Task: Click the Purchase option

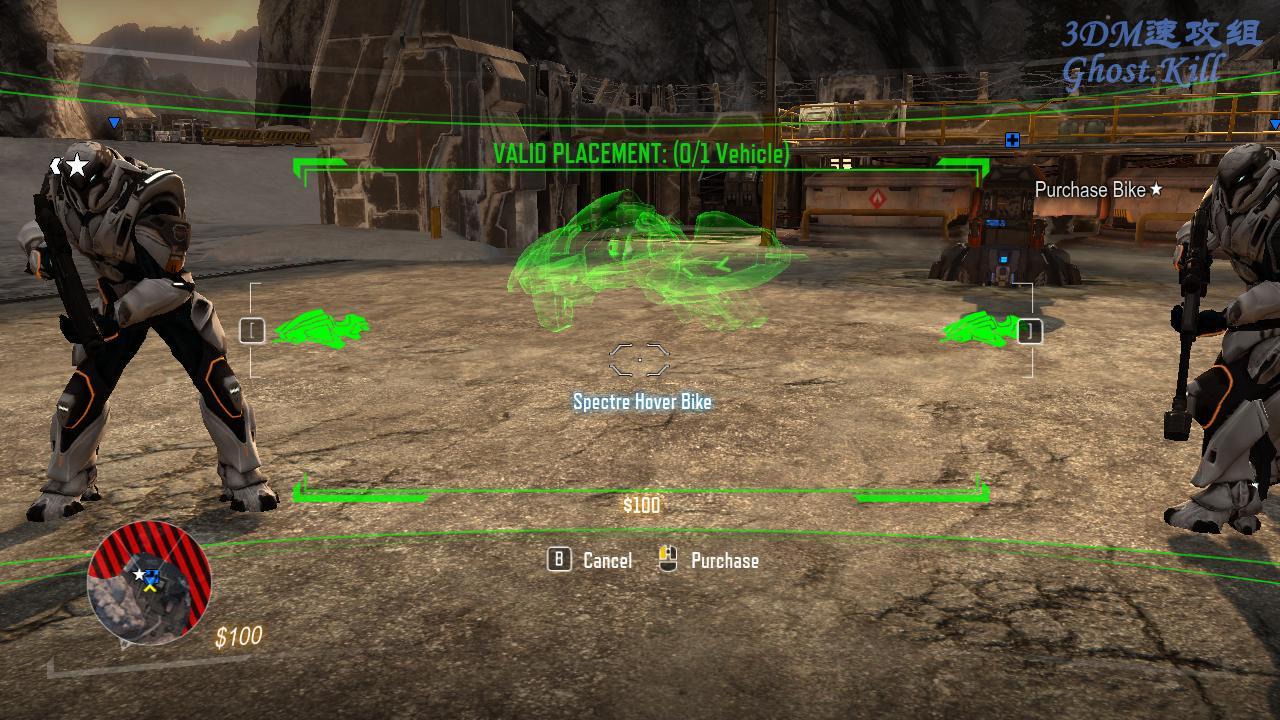Action: click(723, 561)
